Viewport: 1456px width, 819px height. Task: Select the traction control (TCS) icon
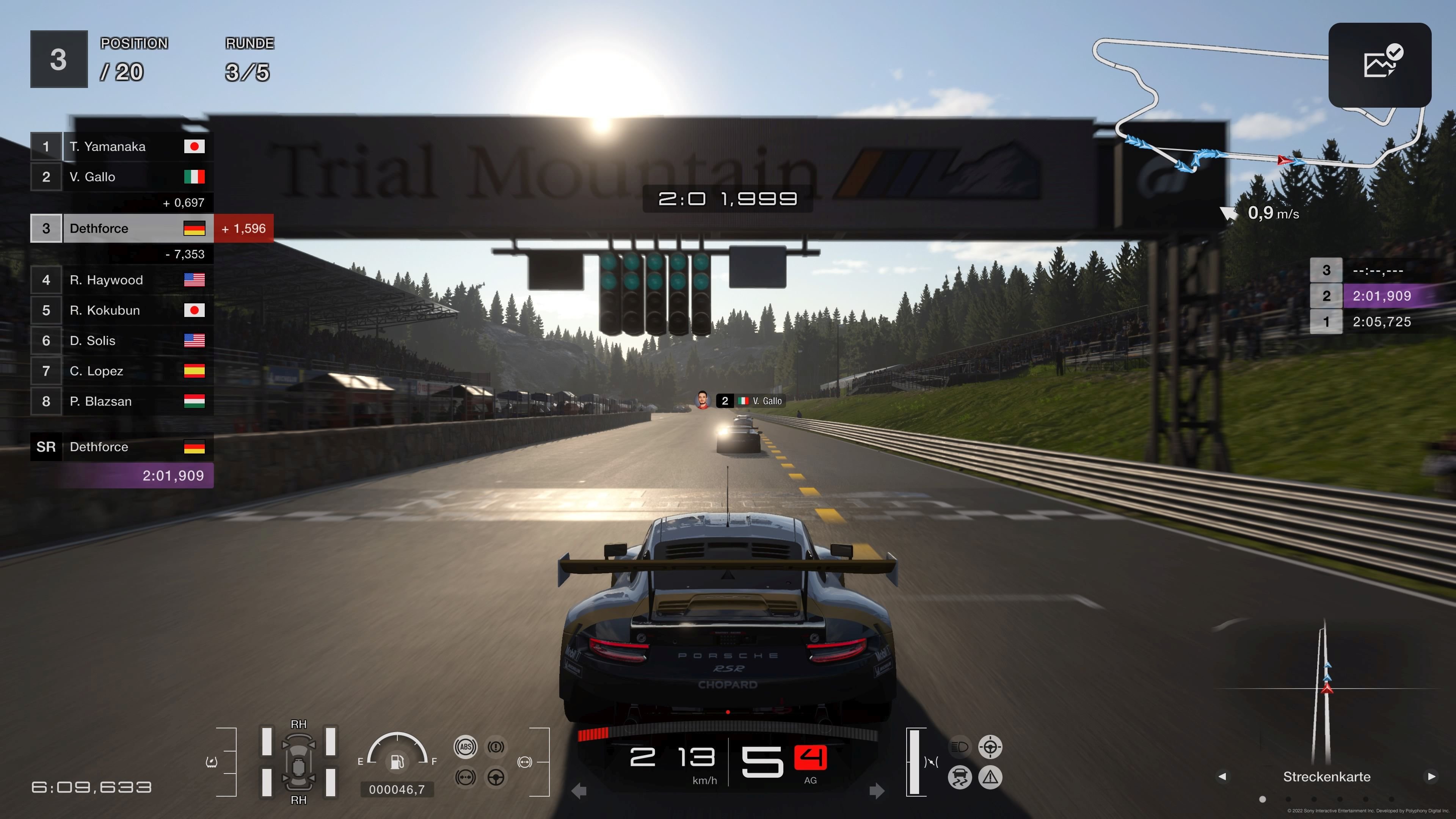(x=960, y=778)
